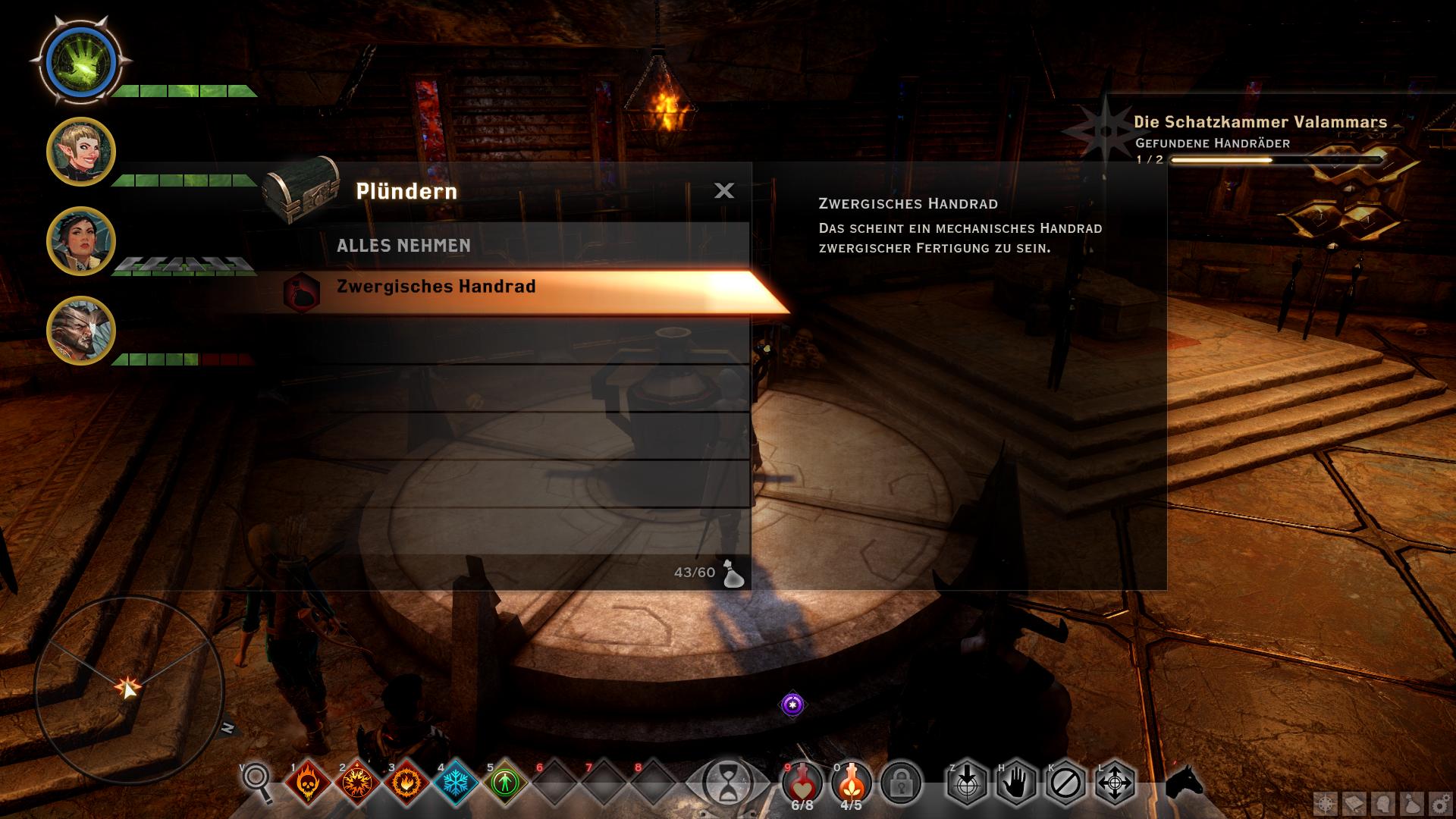Use the green figure ability

click(x=505, y=783)
